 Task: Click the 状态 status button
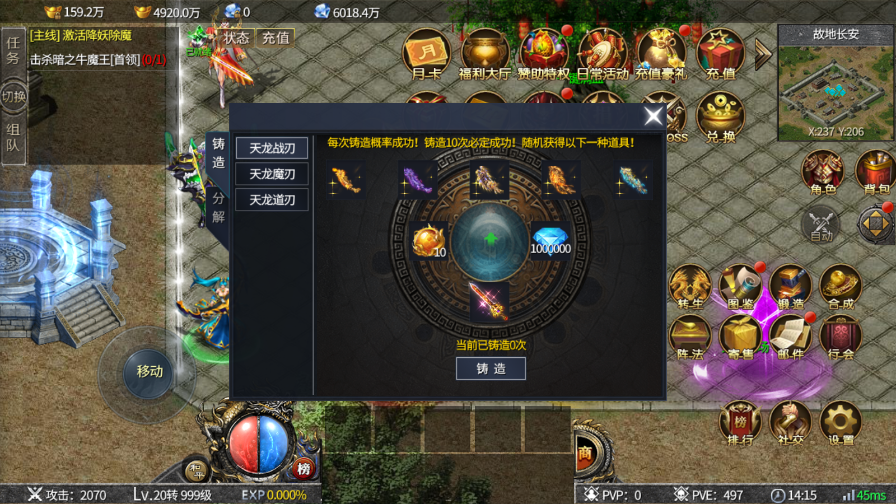click(x=236, y=37)
